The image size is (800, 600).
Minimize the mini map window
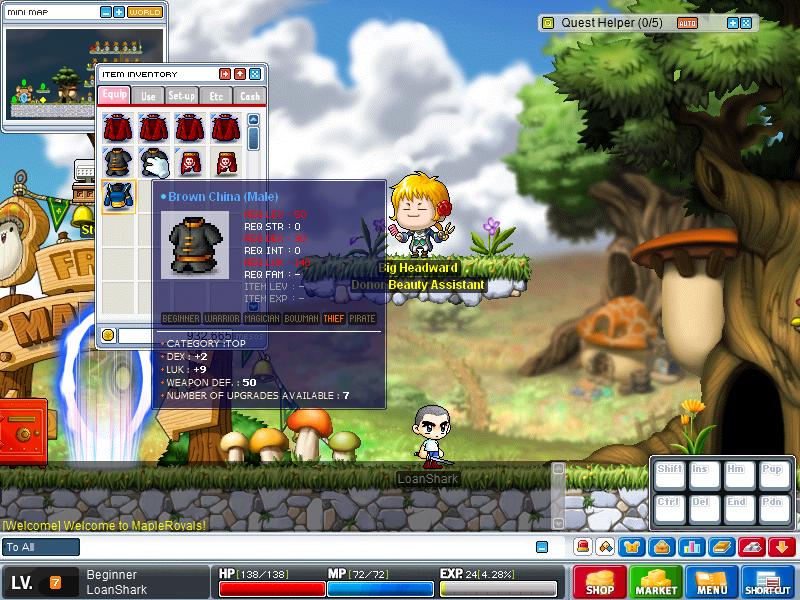(x=106, y=13)
